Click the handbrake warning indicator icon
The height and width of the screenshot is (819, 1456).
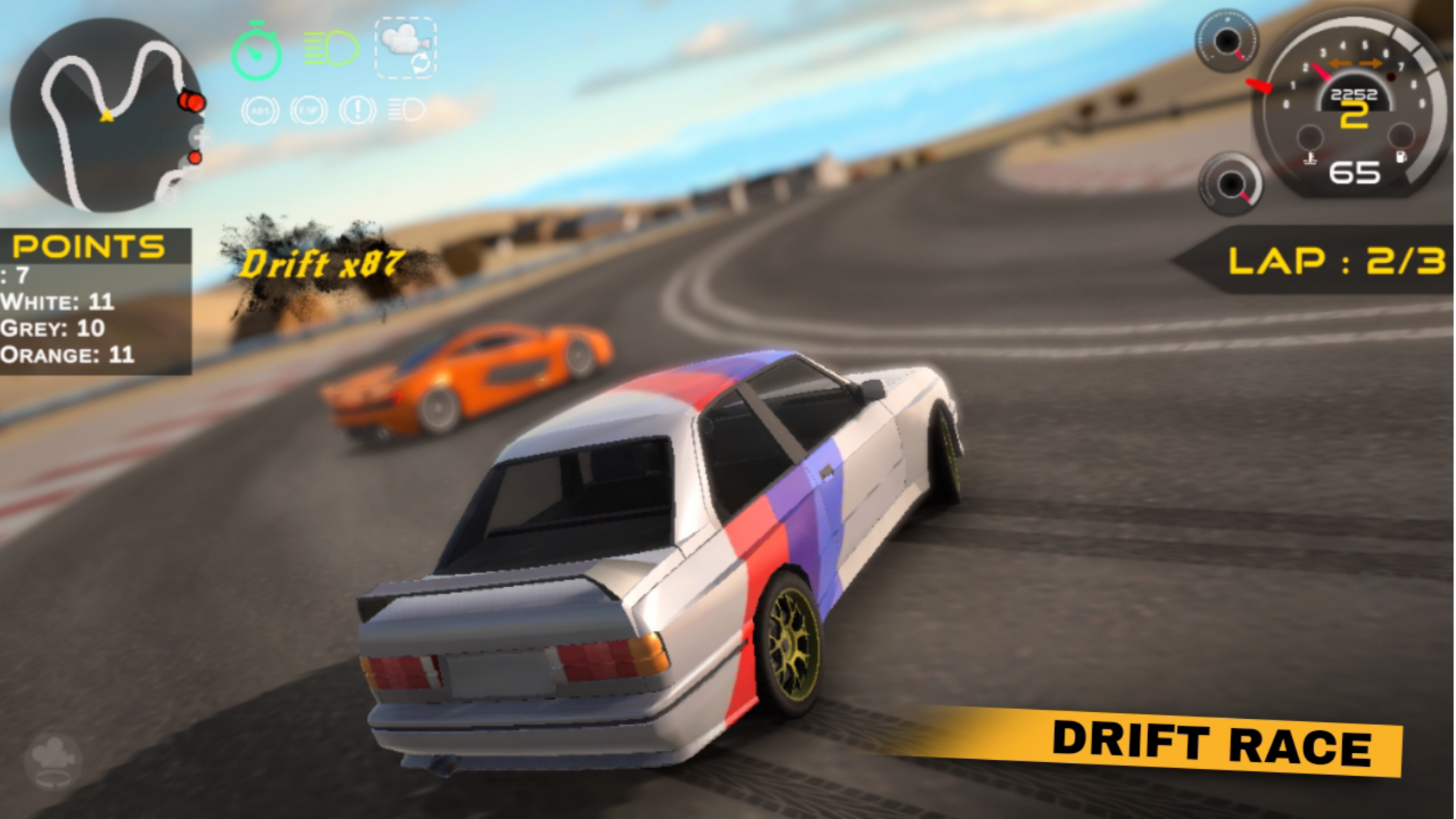click(356, 108)
